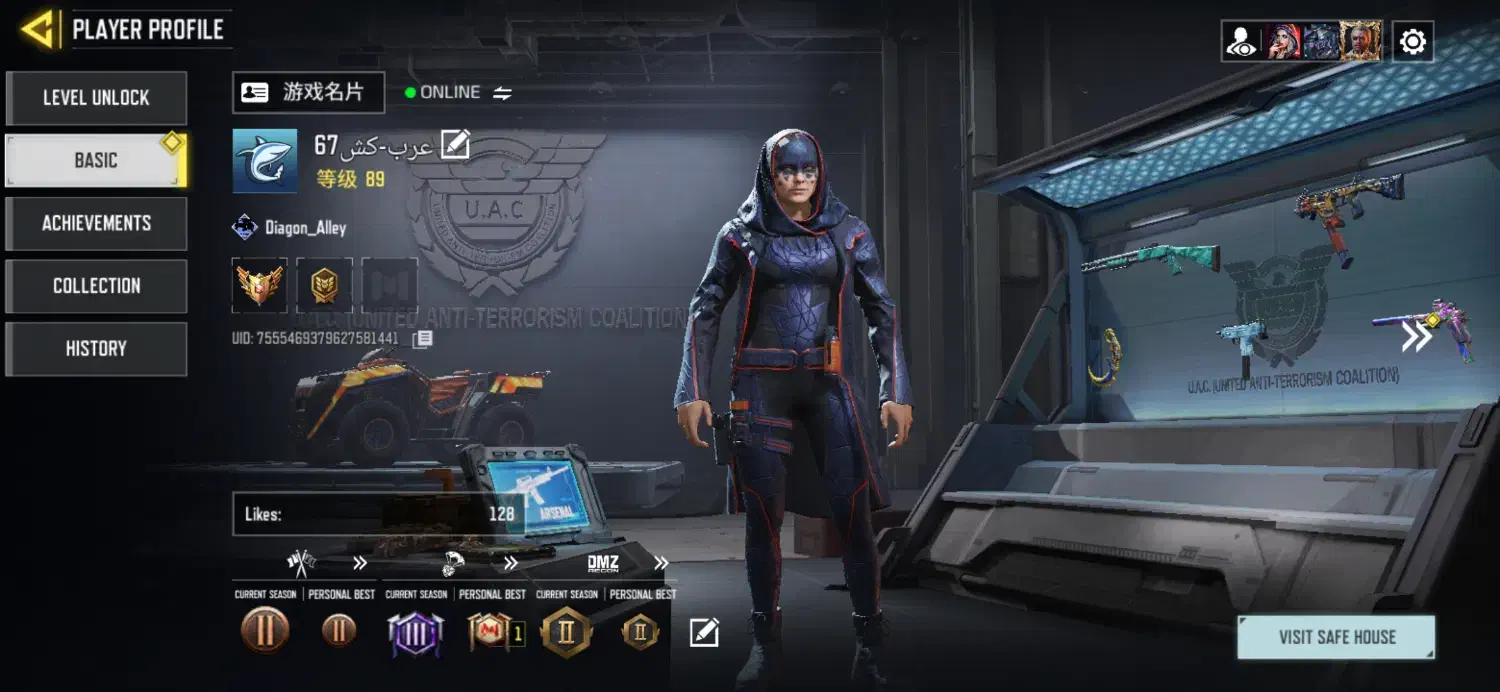
Task: Toggle the Online status switch
Action: pyautogui.click(x=502, y=93)
